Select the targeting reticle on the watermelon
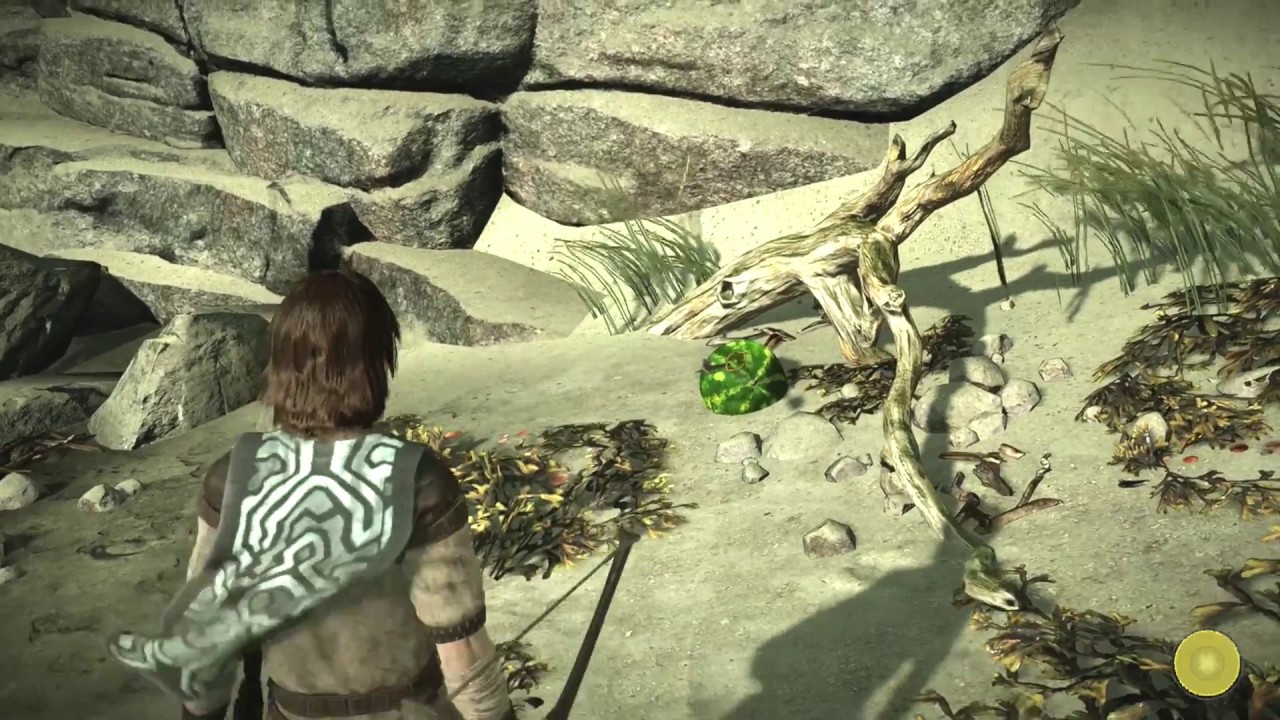 tap(734, 361)
